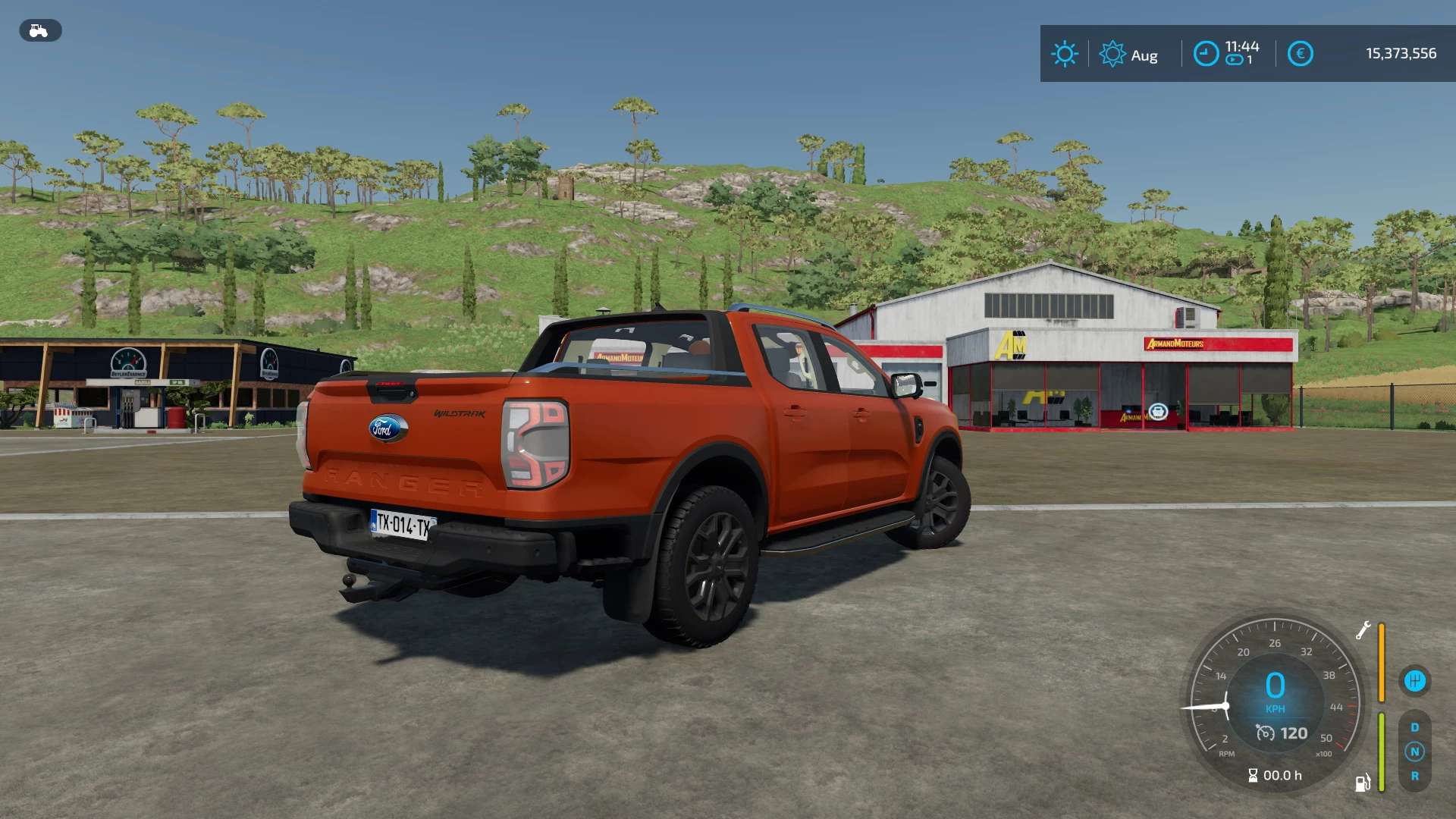Switch to Reverse (R) gear indicator
The image size is (1456, 819).
pyautogui.click(x=1414, y=776)
